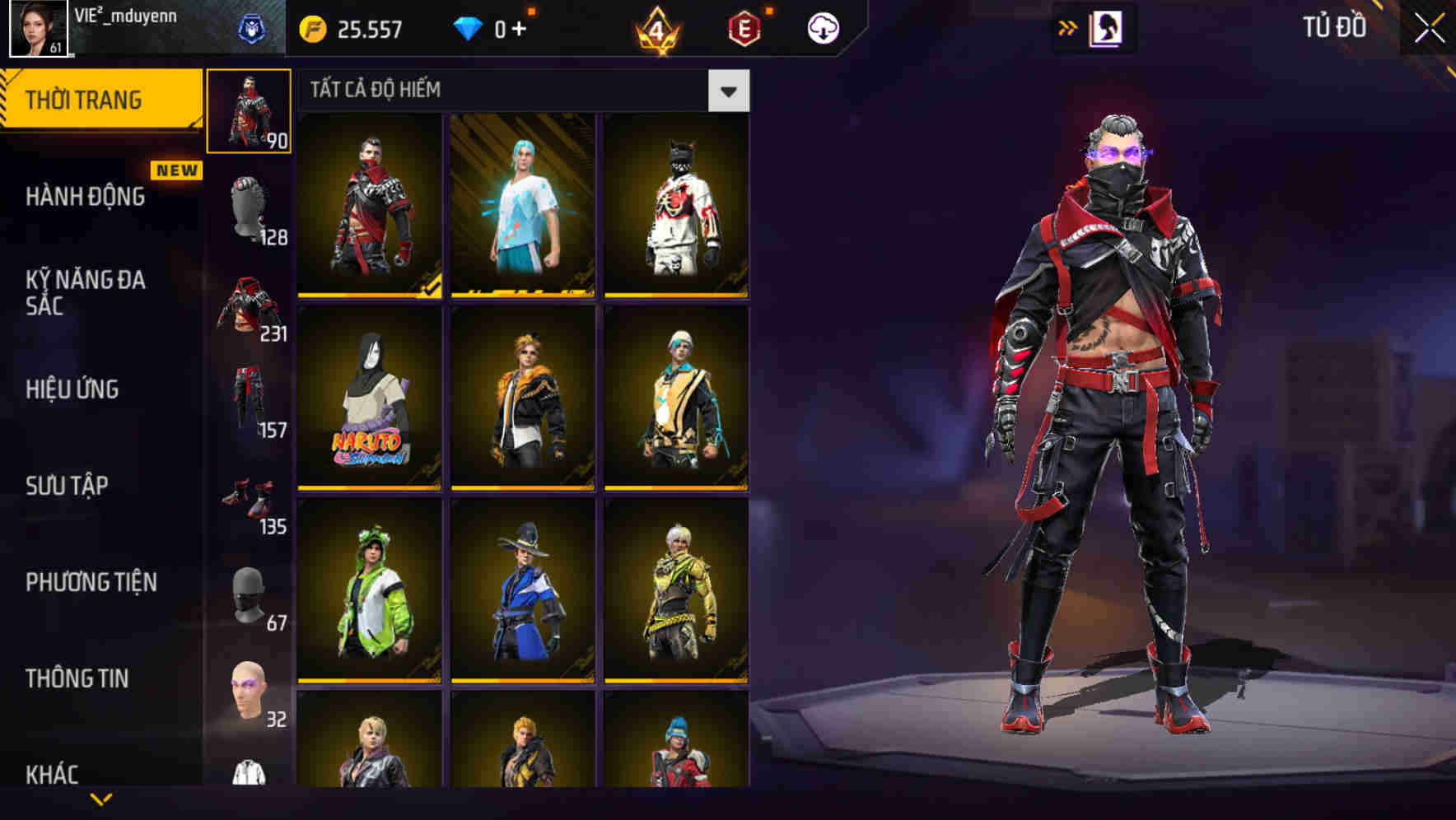Screen dimensions: 1456x820
Task: Switch to the HÀNH ĐỘNG tab
Action: click(84, 197)
